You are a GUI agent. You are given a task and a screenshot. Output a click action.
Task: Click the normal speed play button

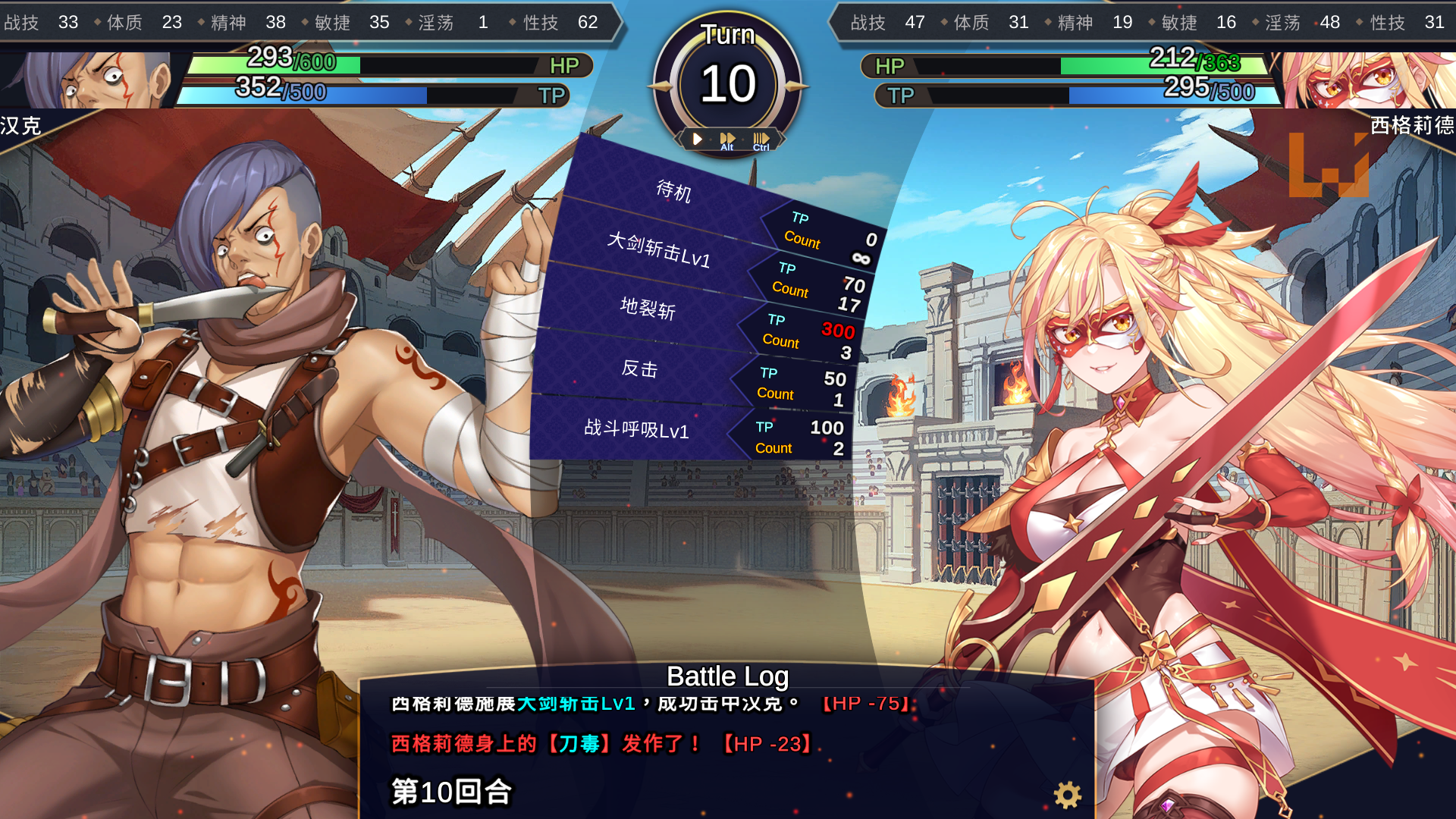pyautogui.click(x=697, y=140)
